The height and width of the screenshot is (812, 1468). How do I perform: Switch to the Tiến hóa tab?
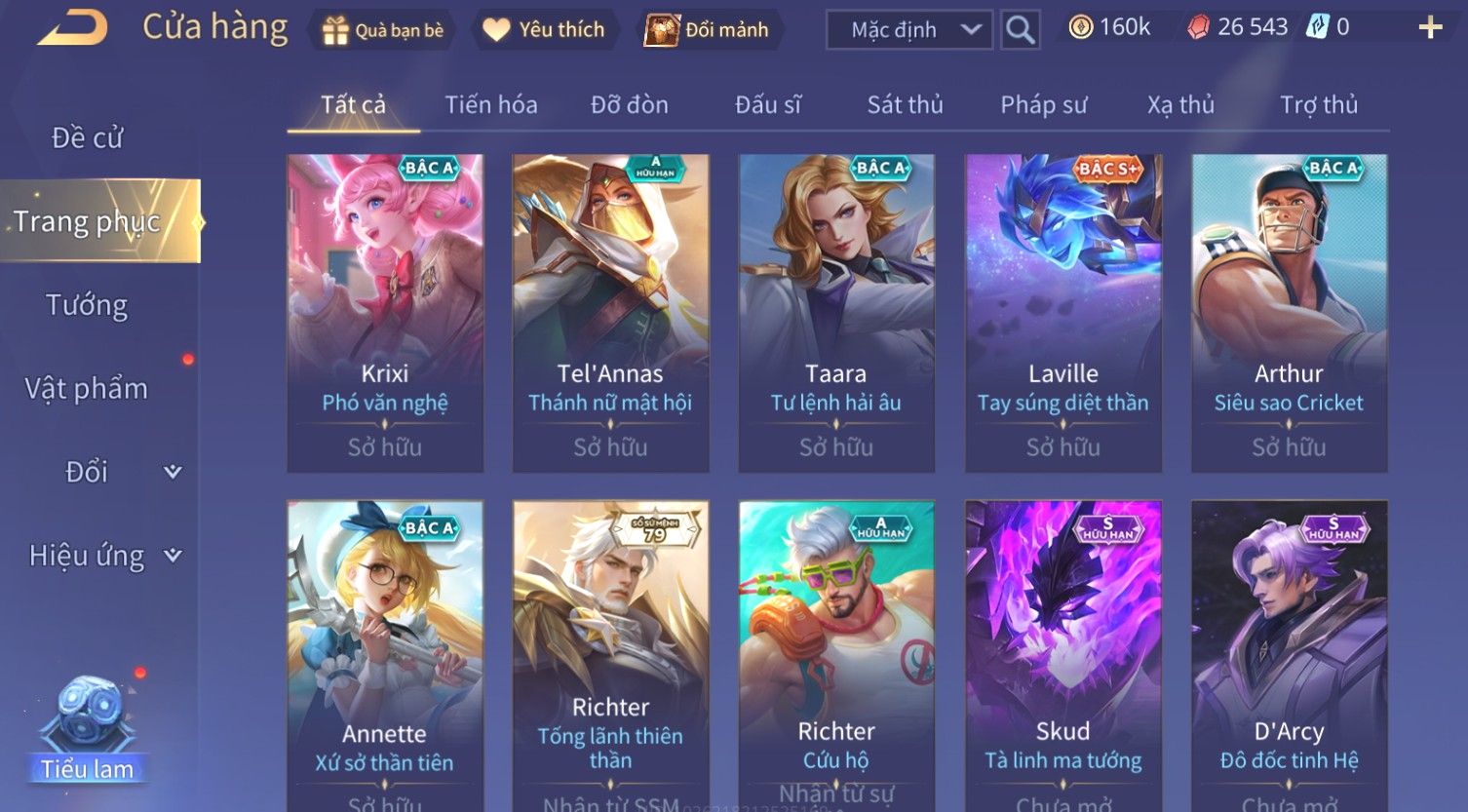click(491, 104)
